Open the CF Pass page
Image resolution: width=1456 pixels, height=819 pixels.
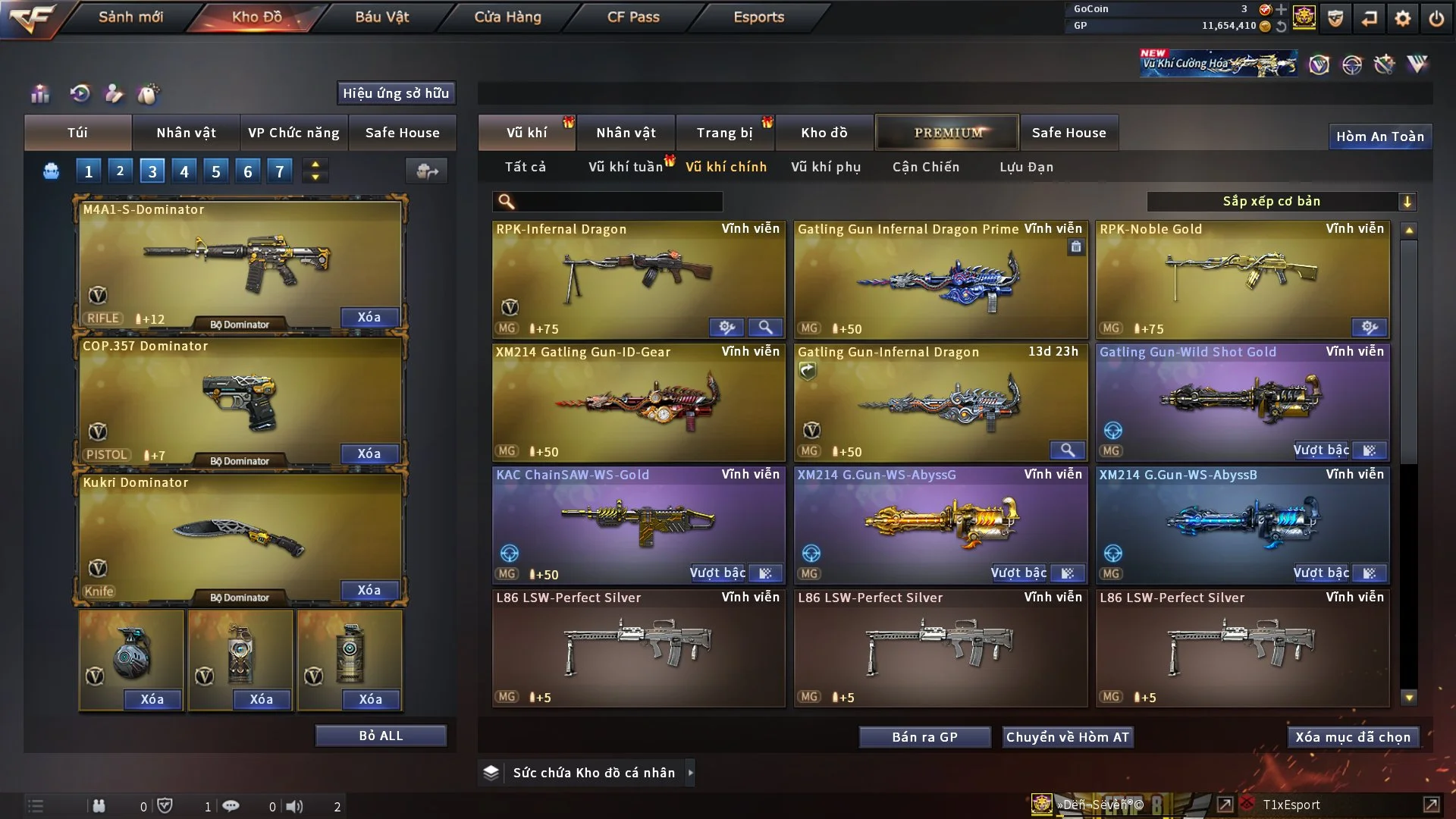click(x=633, y=17)
